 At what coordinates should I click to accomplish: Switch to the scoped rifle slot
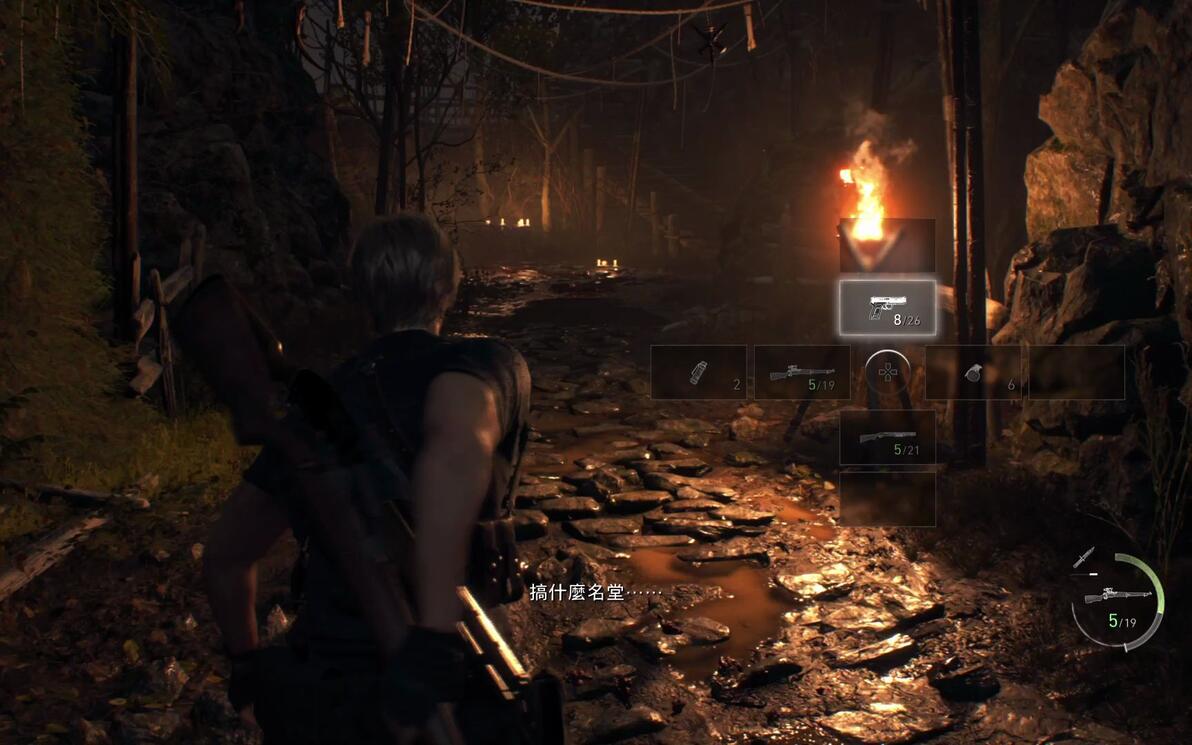coord(801,373)
